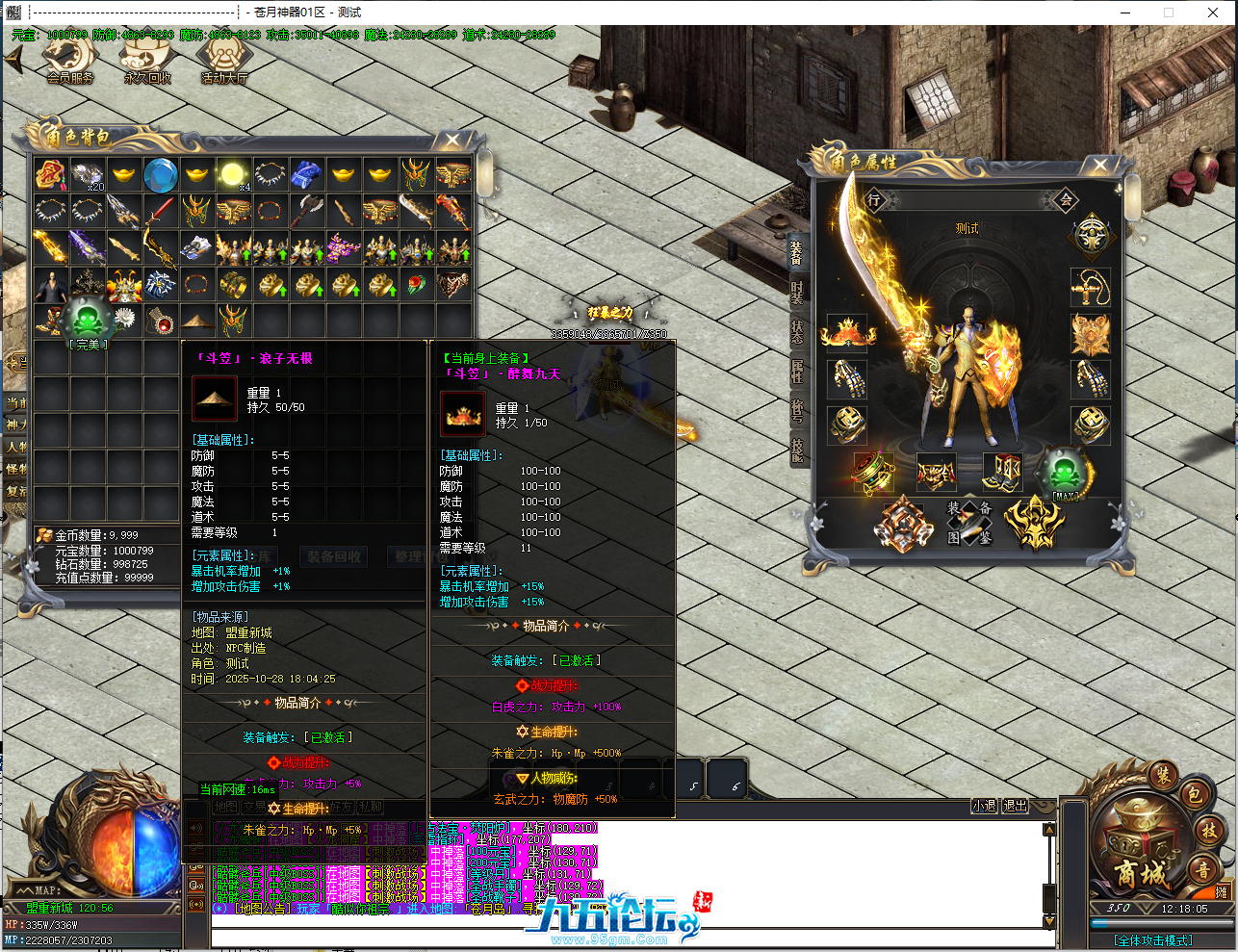1238x952 pixels.
Task: Select the equipped boots slot
Action: (1001, 473)
